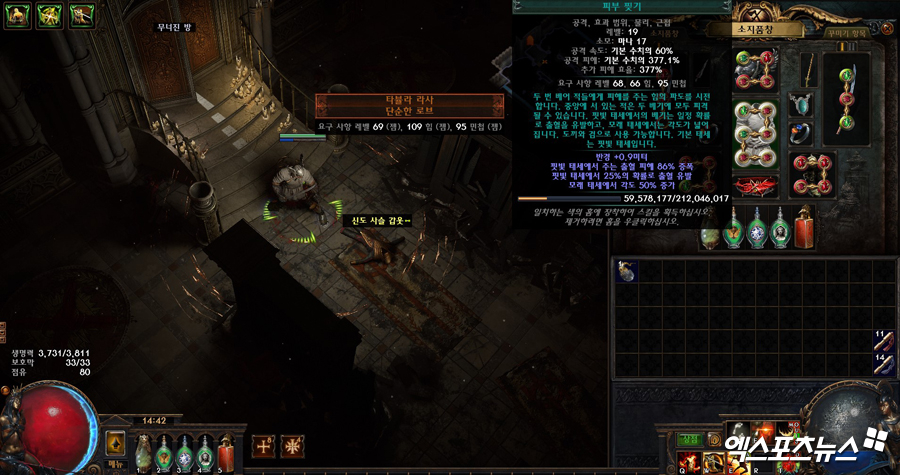Select the helmet equipment slot
Viewport: 900px width, 475px height.
pyautogui.click(x=757, y=69)
